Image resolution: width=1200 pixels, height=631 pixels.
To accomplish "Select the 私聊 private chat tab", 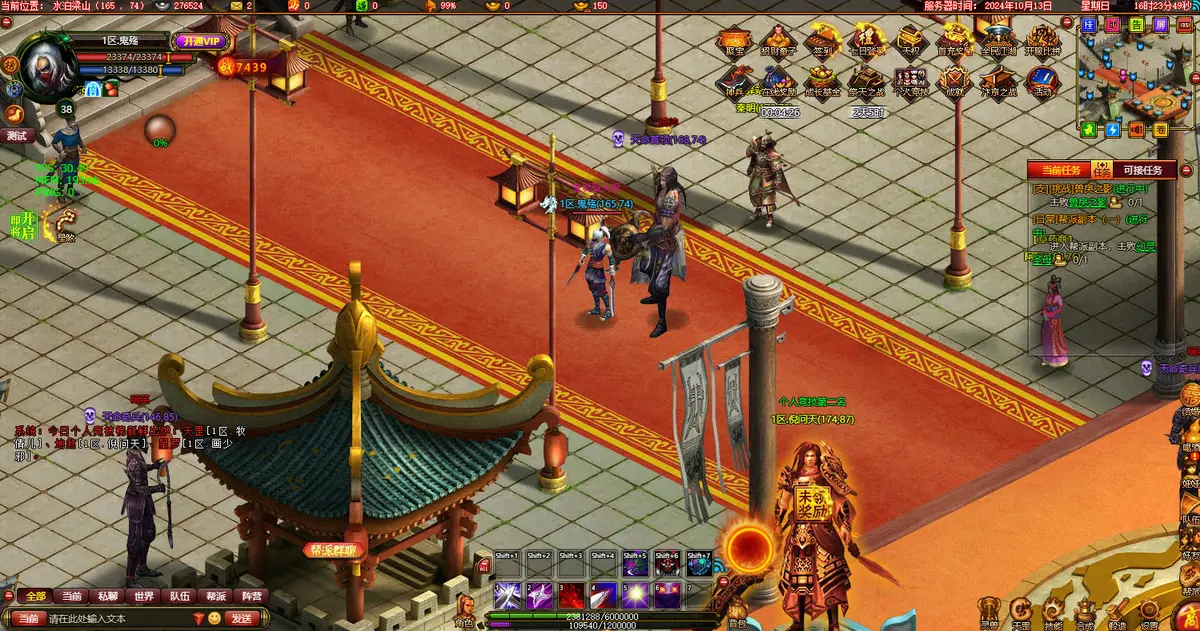I will pos(108,597).
